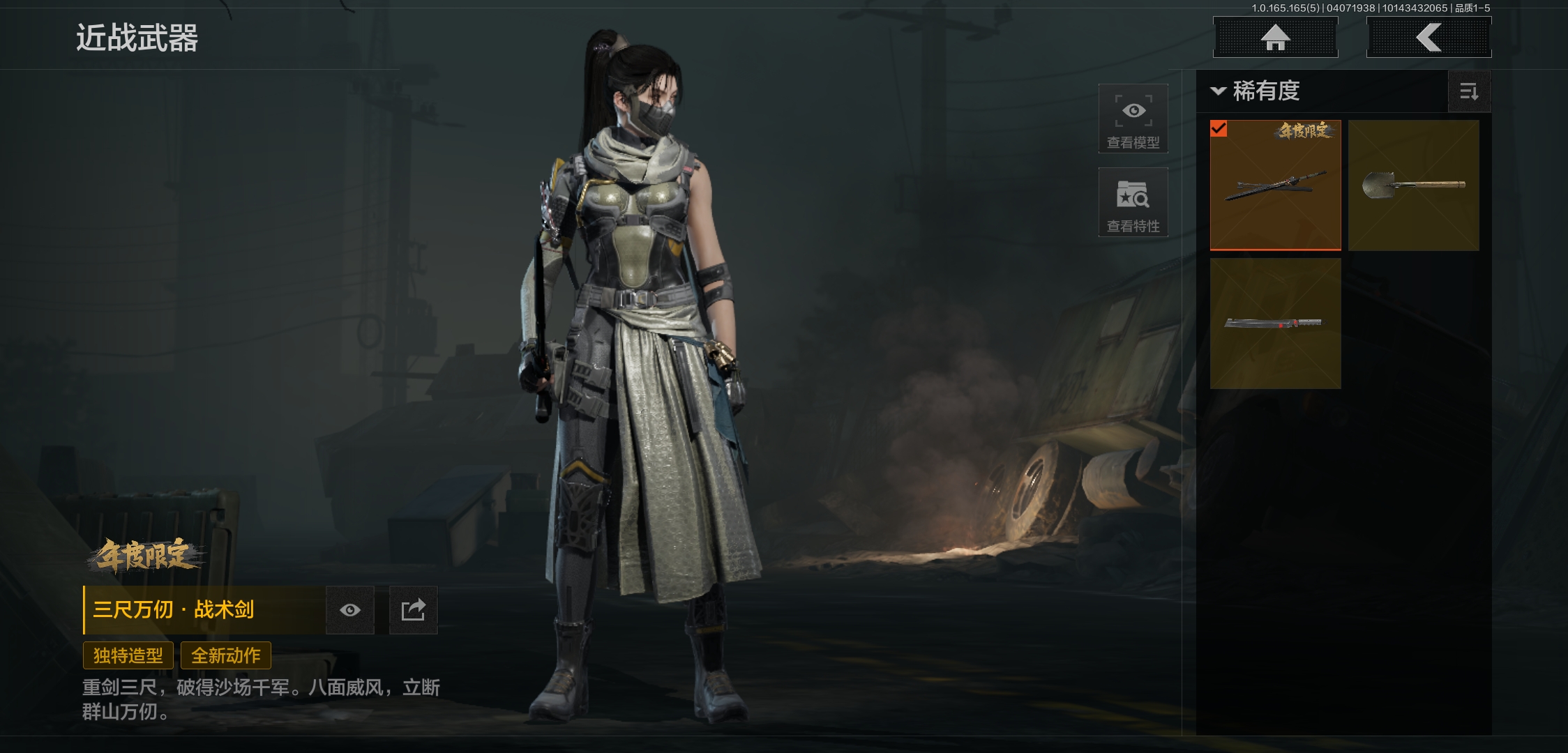
Task: Preview weapon with the eye icon
Action: point(350,611)
